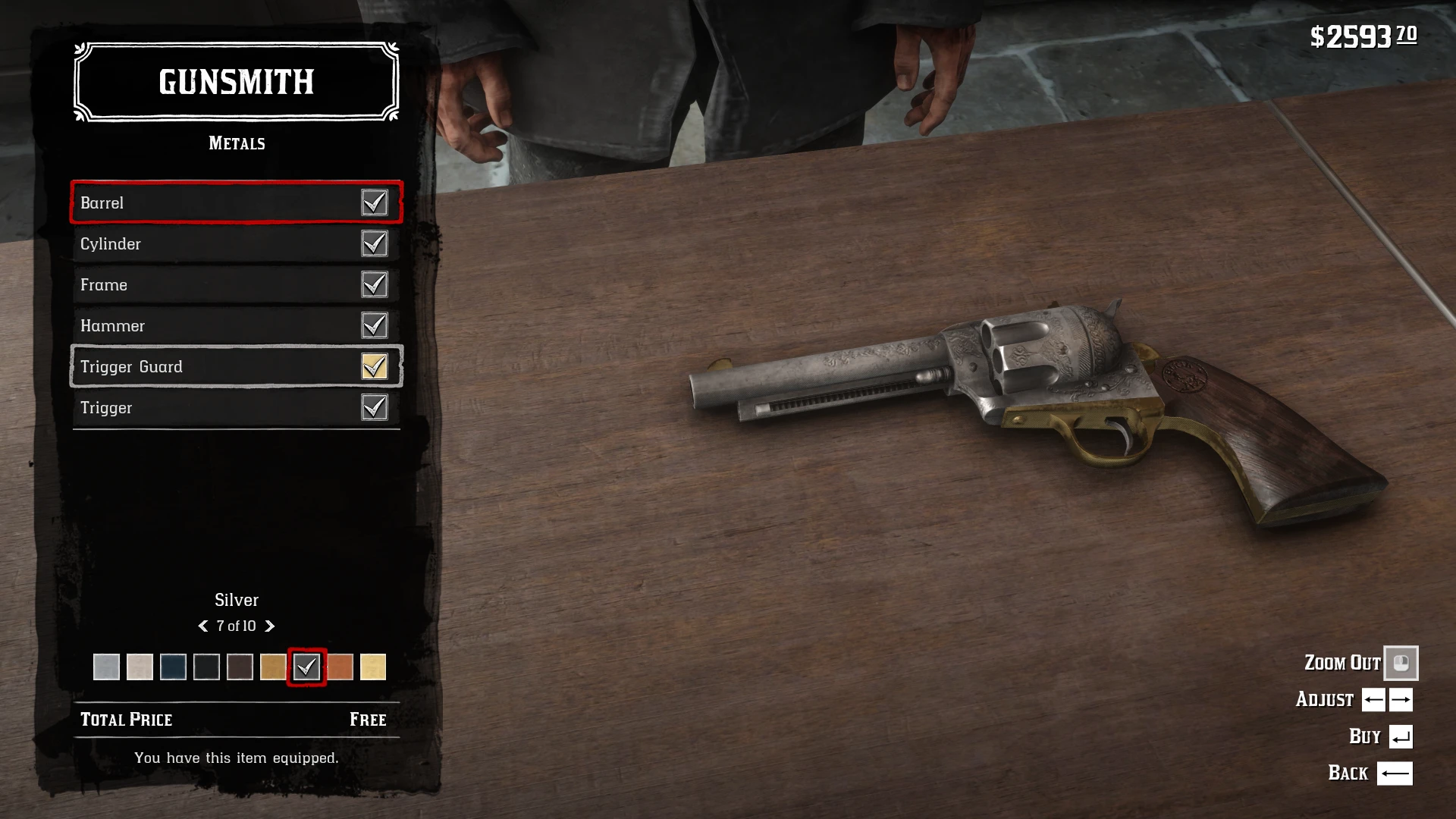Choose the Cylinder row
Image resolution: width=1456 pixels, height=819 pixels.
click(236, 243)
